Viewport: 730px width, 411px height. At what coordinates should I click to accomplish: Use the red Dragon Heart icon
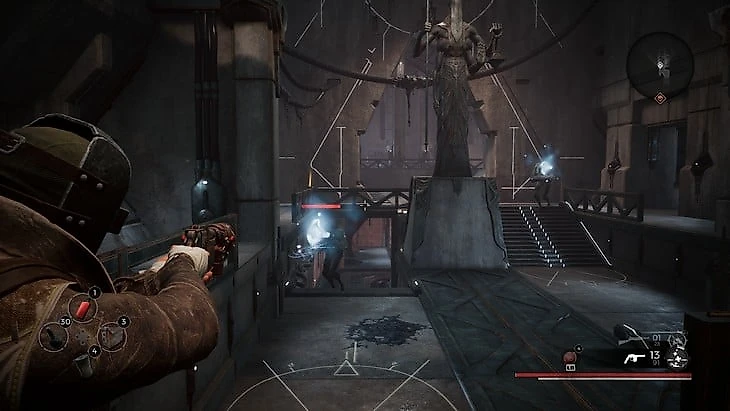[x=572, y=357]
